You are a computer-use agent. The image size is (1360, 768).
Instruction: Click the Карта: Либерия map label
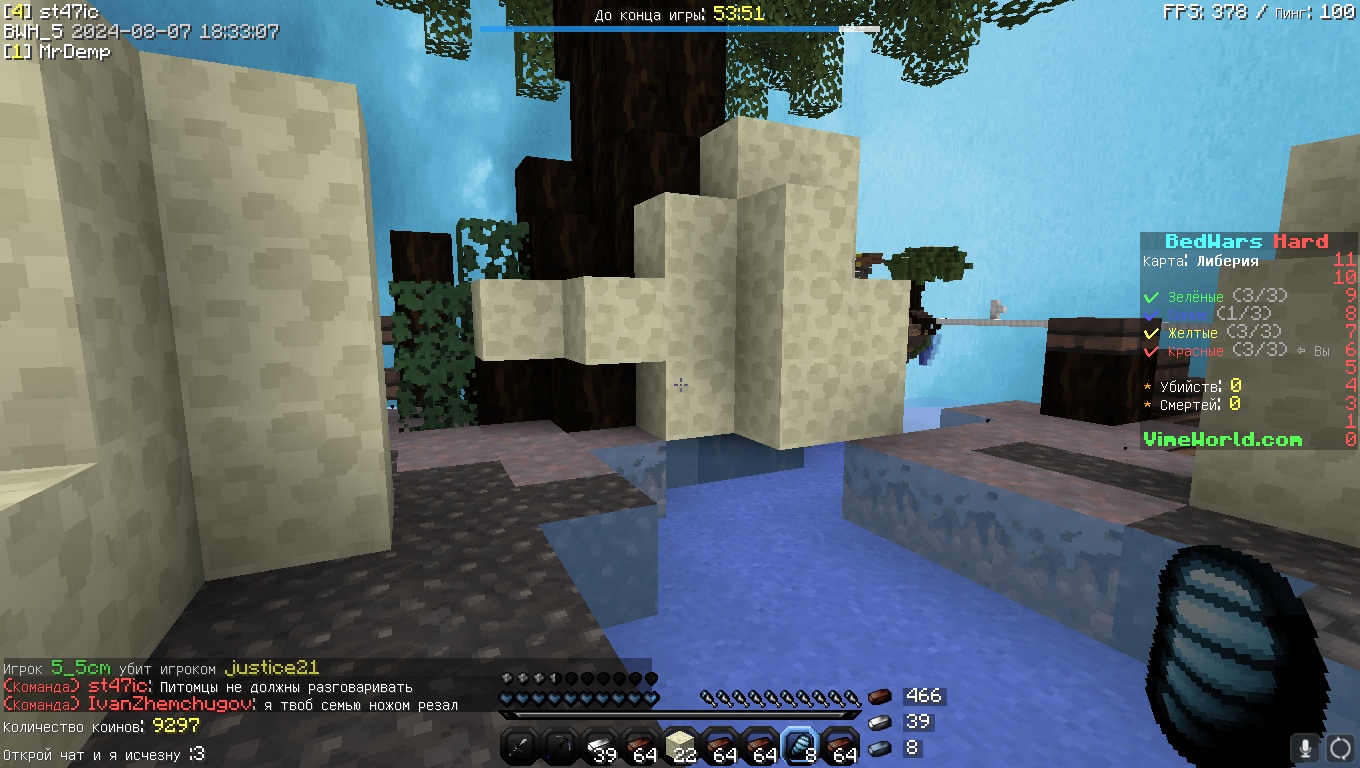[1200, 260]
